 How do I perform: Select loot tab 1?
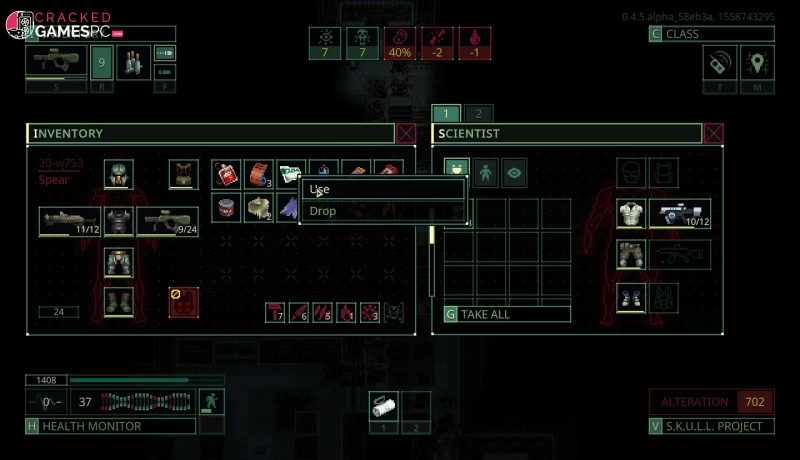tap(446, 113)
